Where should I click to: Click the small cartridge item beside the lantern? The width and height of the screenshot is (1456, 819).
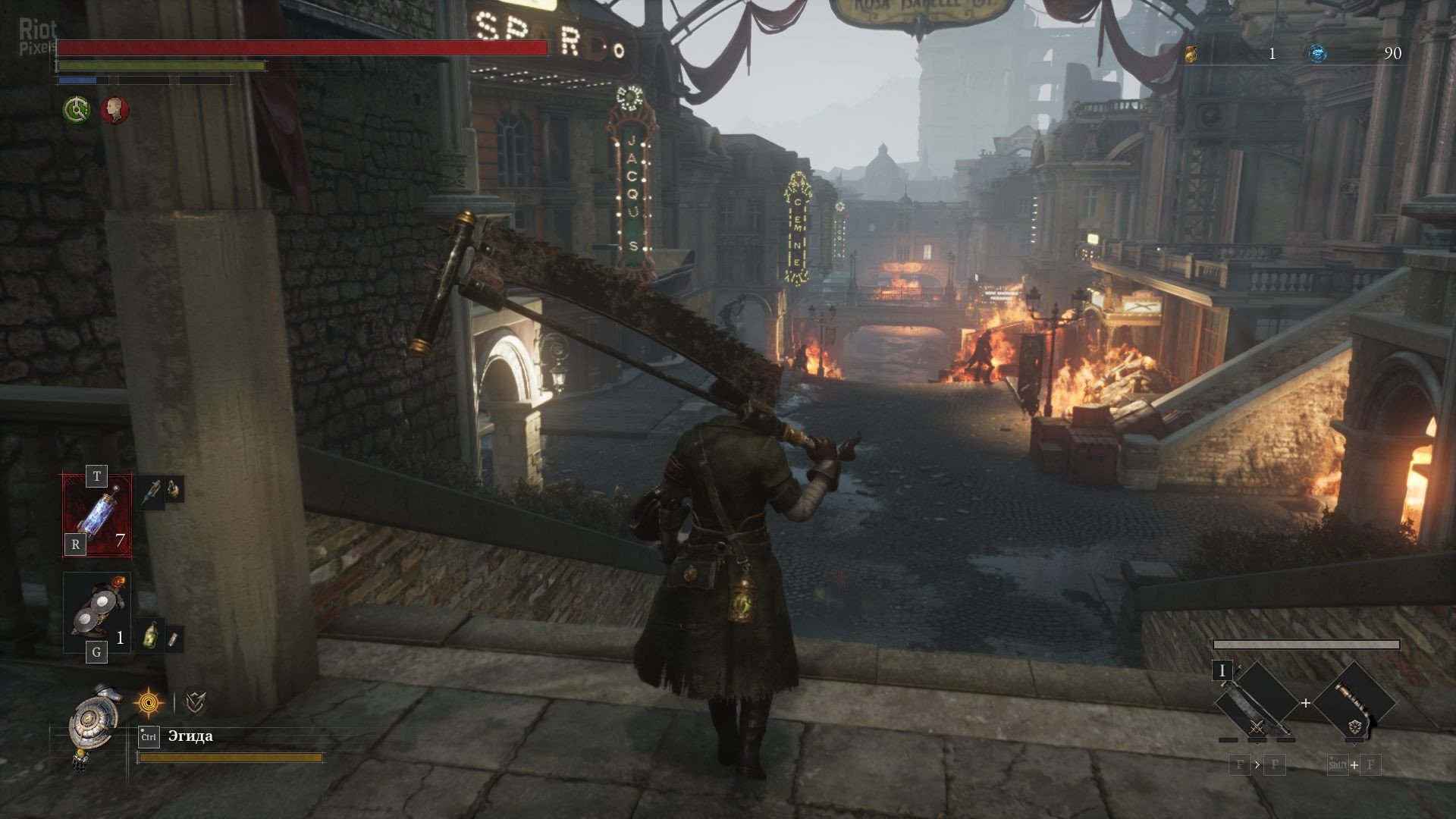174,639
